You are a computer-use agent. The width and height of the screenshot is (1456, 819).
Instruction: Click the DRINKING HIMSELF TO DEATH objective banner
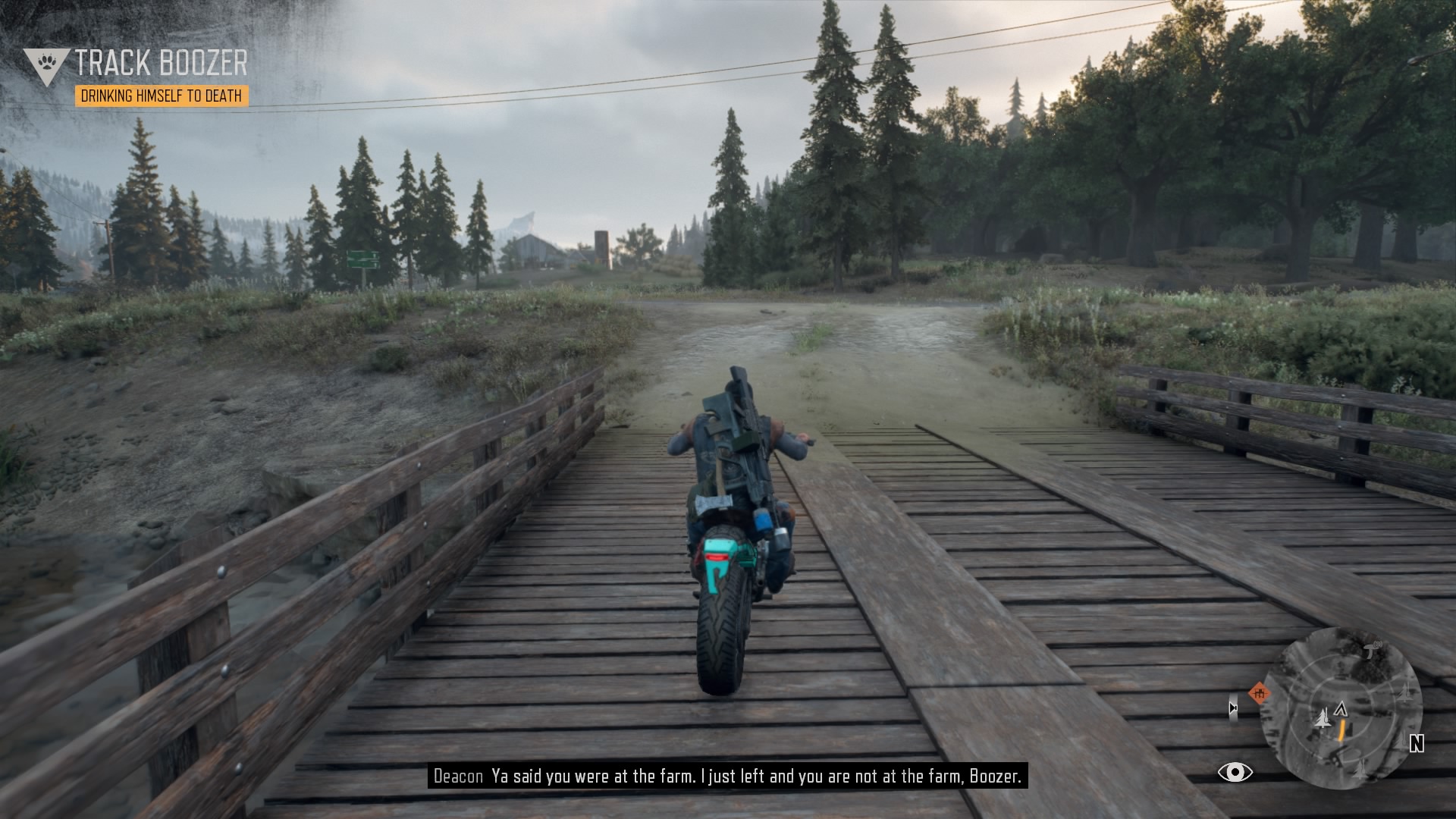click(162, 97)
